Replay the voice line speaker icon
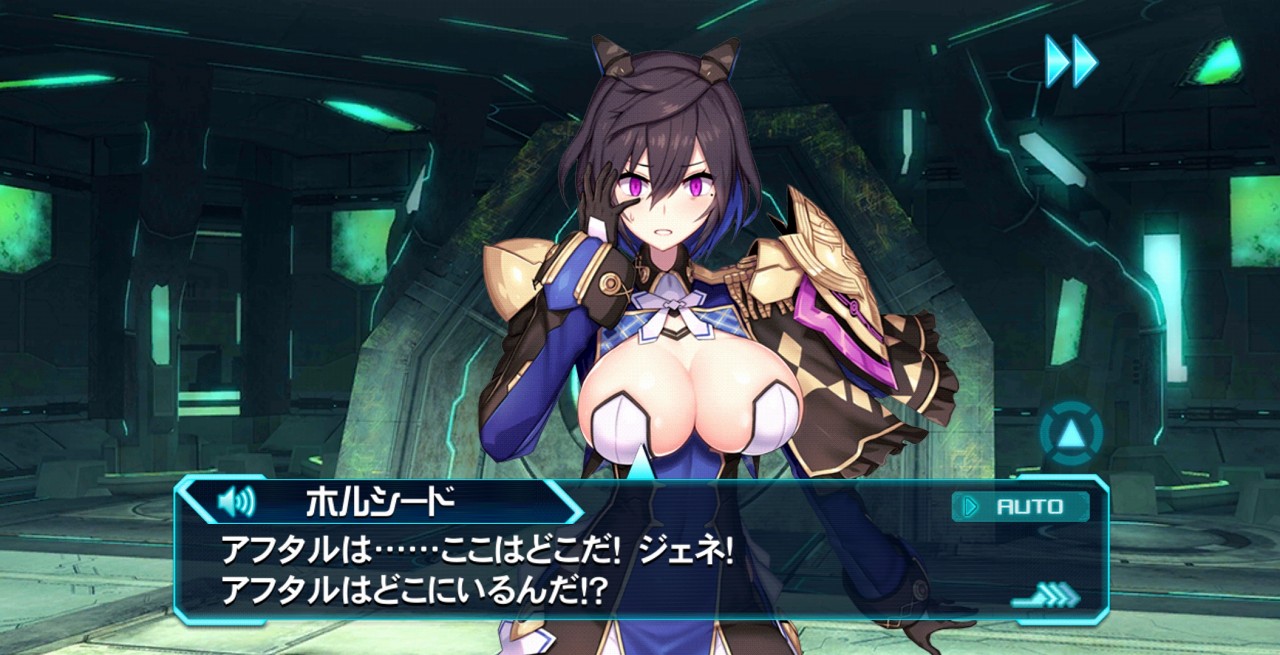The width and height of the screenshot is (1280, 655). 236,501
